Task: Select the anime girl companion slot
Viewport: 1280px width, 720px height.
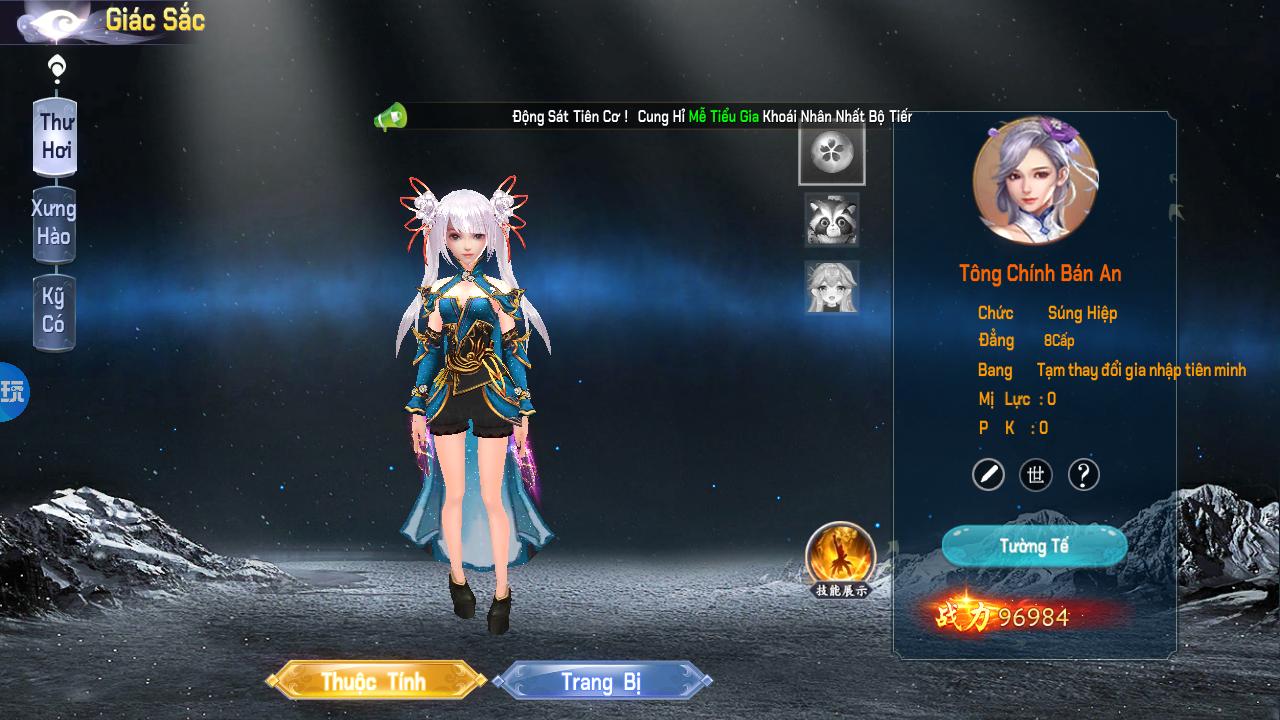Action: tap(832, 287)
